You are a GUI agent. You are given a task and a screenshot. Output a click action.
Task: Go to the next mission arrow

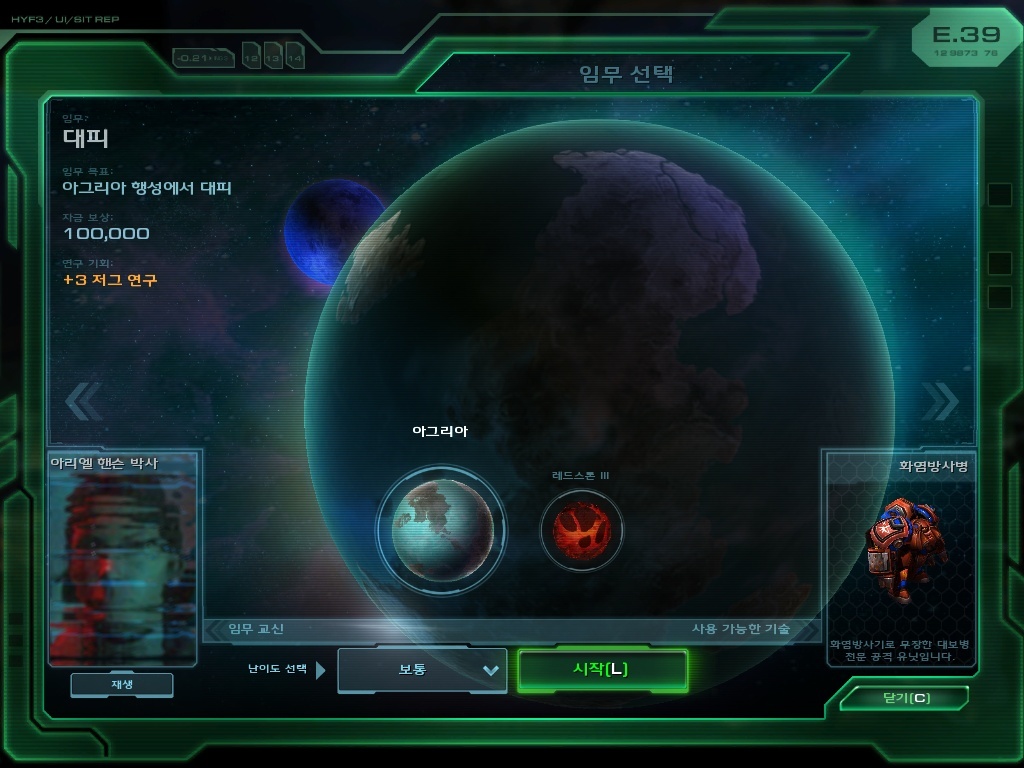click(x=939, y=401)
